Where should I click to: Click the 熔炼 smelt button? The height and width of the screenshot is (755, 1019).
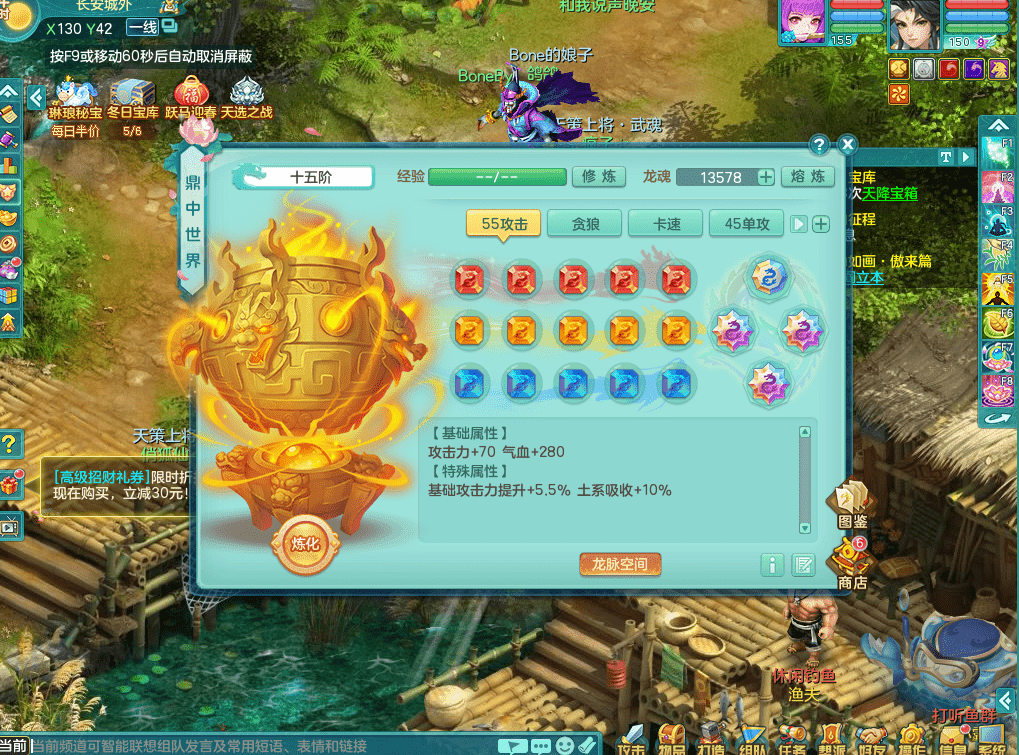pyautogui.click(x=807, y=177)
